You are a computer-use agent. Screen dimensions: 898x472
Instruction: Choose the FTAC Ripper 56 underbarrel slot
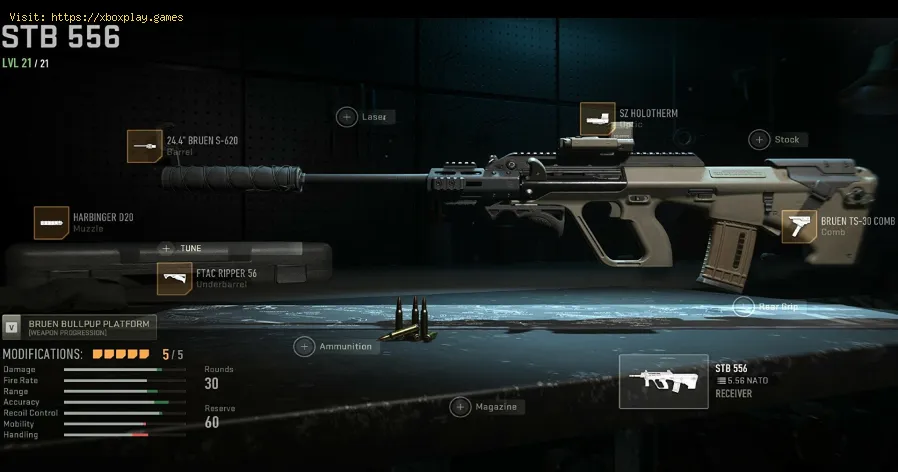(174, 279)
